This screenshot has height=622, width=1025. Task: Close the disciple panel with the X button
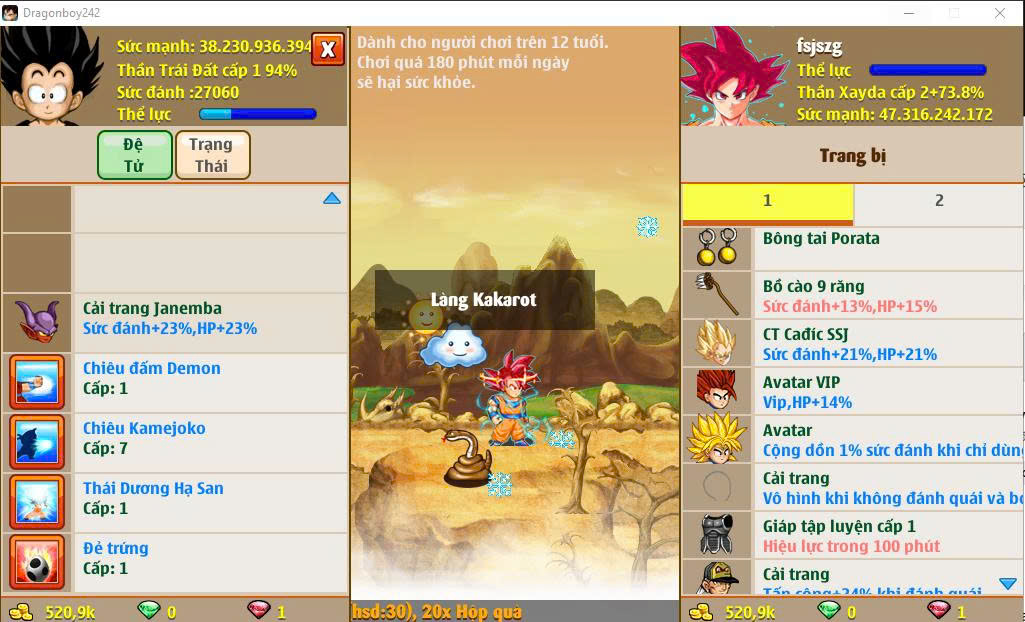[327, 49]
